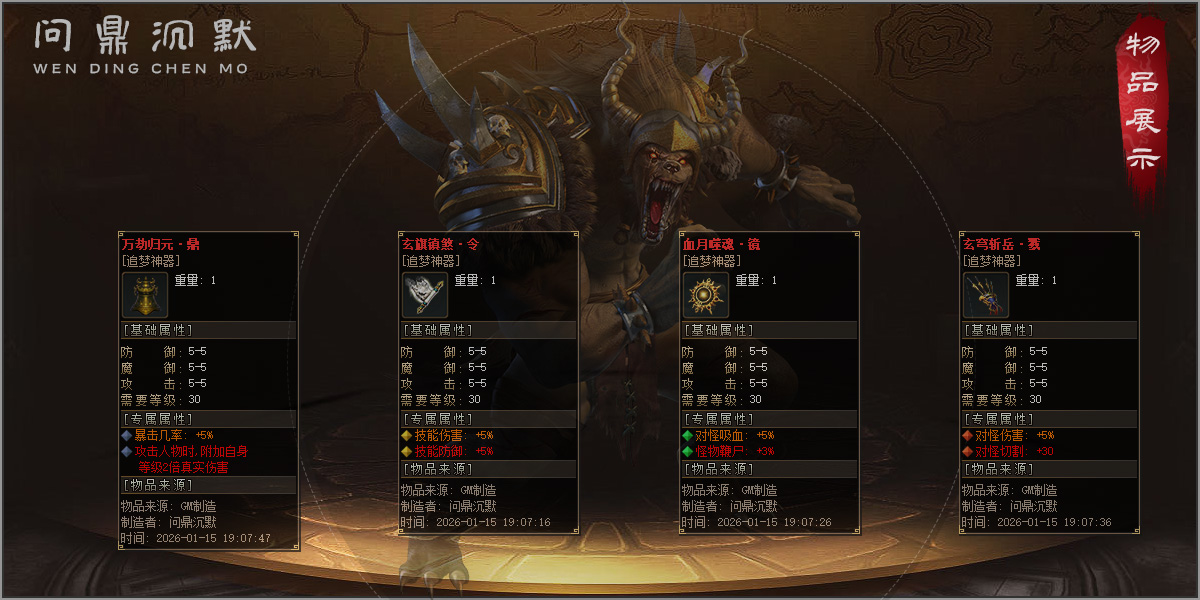The height and width of the screenshot is (600, 1200).
Task: Select the 万劫归元·鼎 golden cauldron item icon
Action: pyautogui.click(x=145, y=295)
